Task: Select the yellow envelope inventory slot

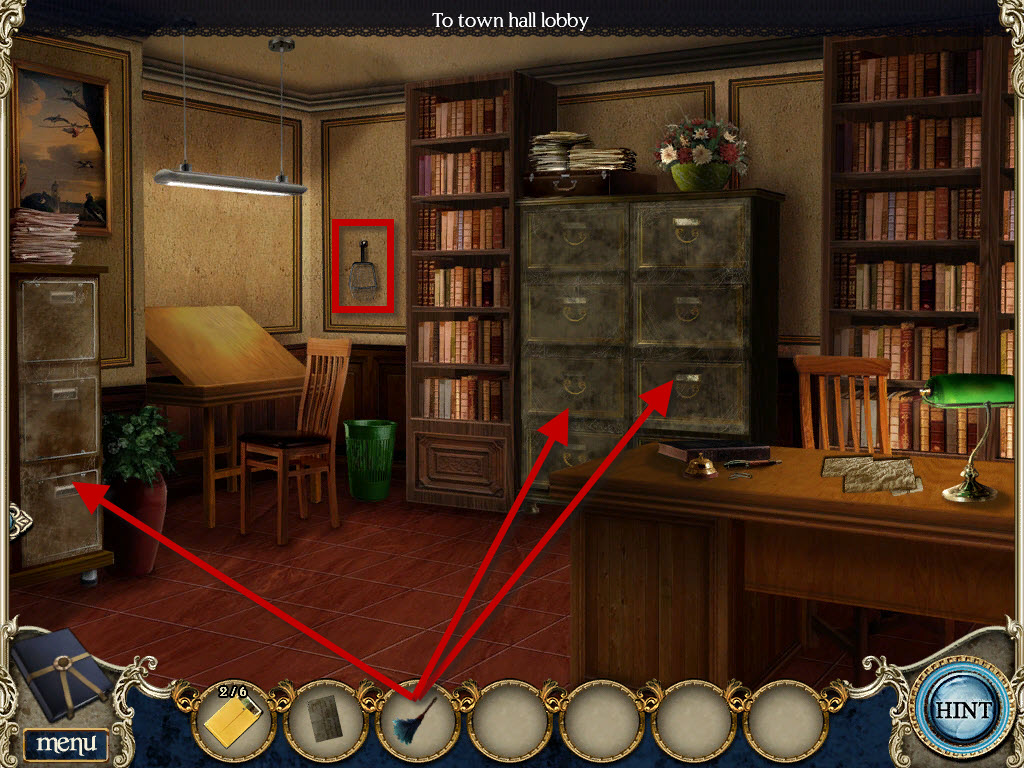Action: [234, 720]
